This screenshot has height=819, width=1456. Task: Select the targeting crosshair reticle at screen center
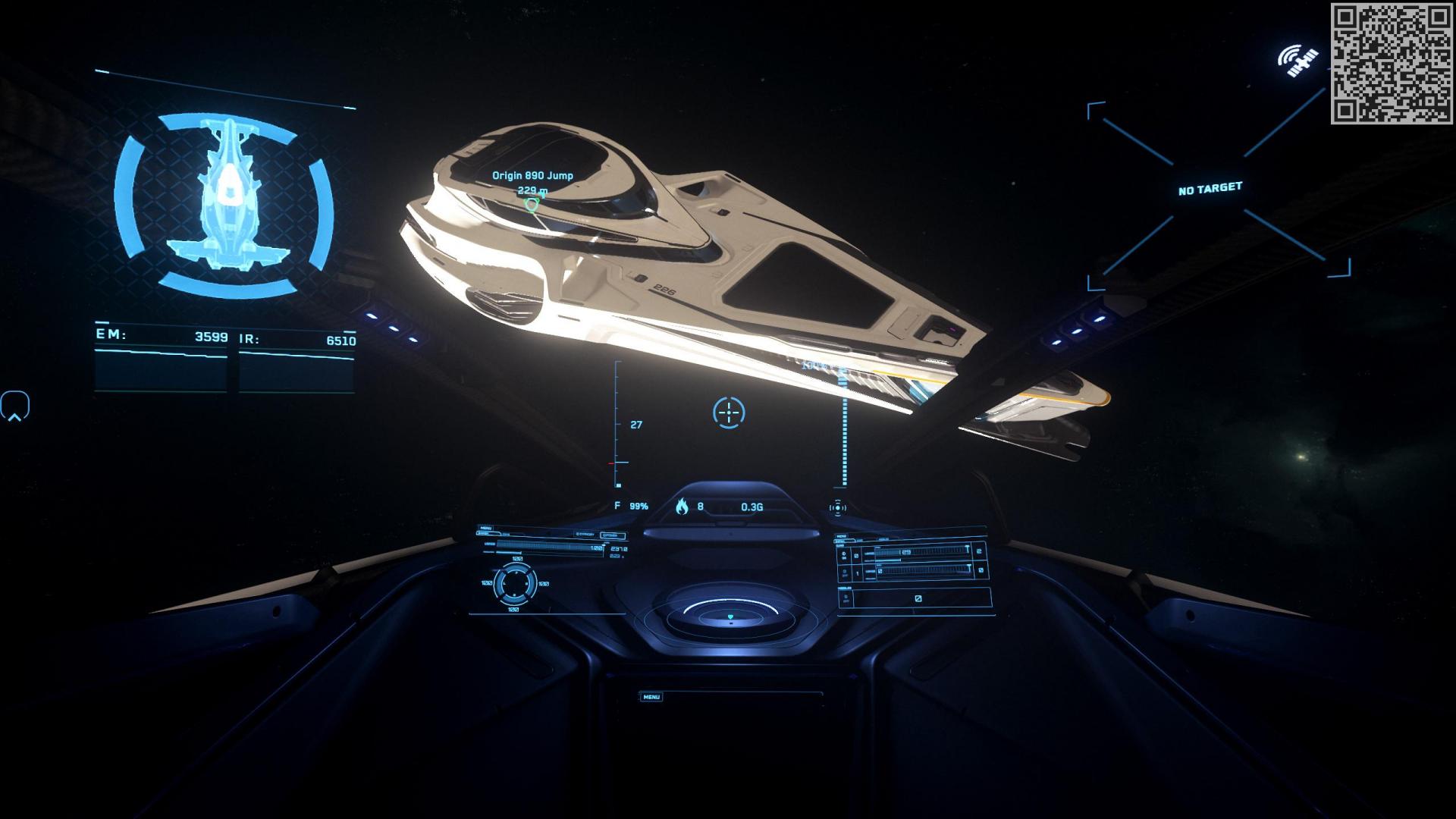[x=728, y=411]
